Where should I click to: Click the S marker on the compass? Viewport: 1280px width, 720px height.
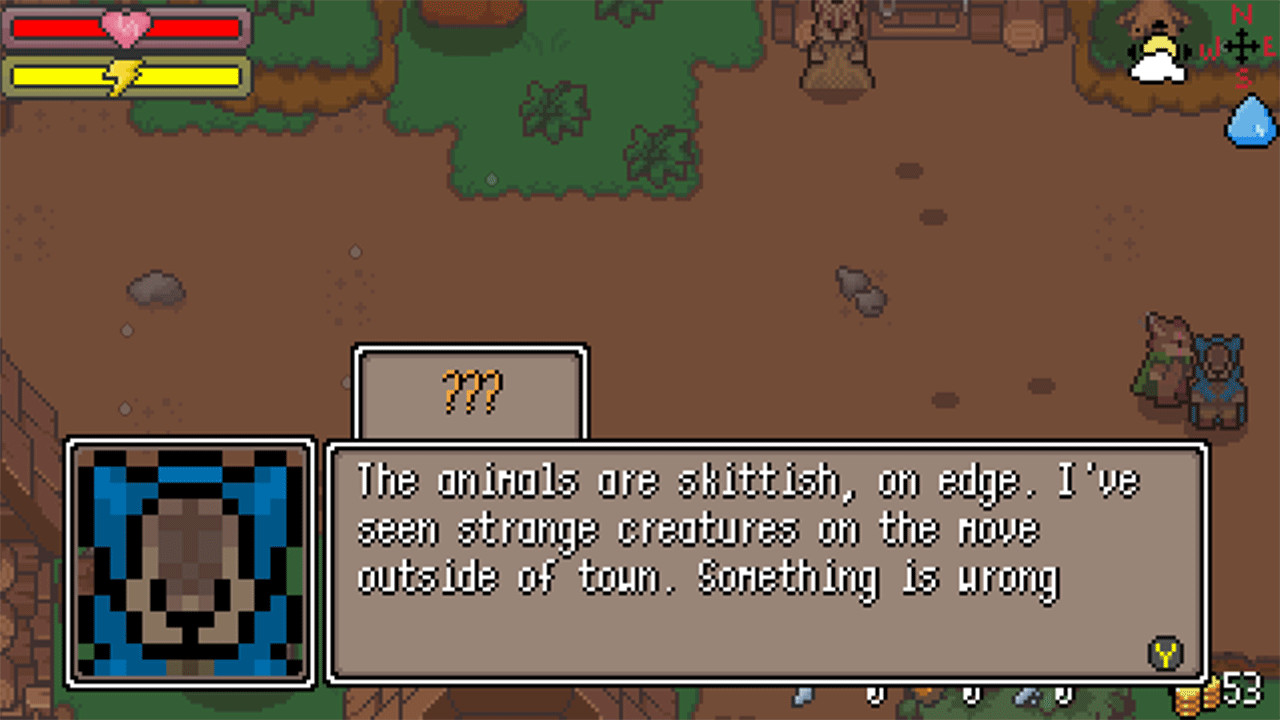click(1243, 78)
